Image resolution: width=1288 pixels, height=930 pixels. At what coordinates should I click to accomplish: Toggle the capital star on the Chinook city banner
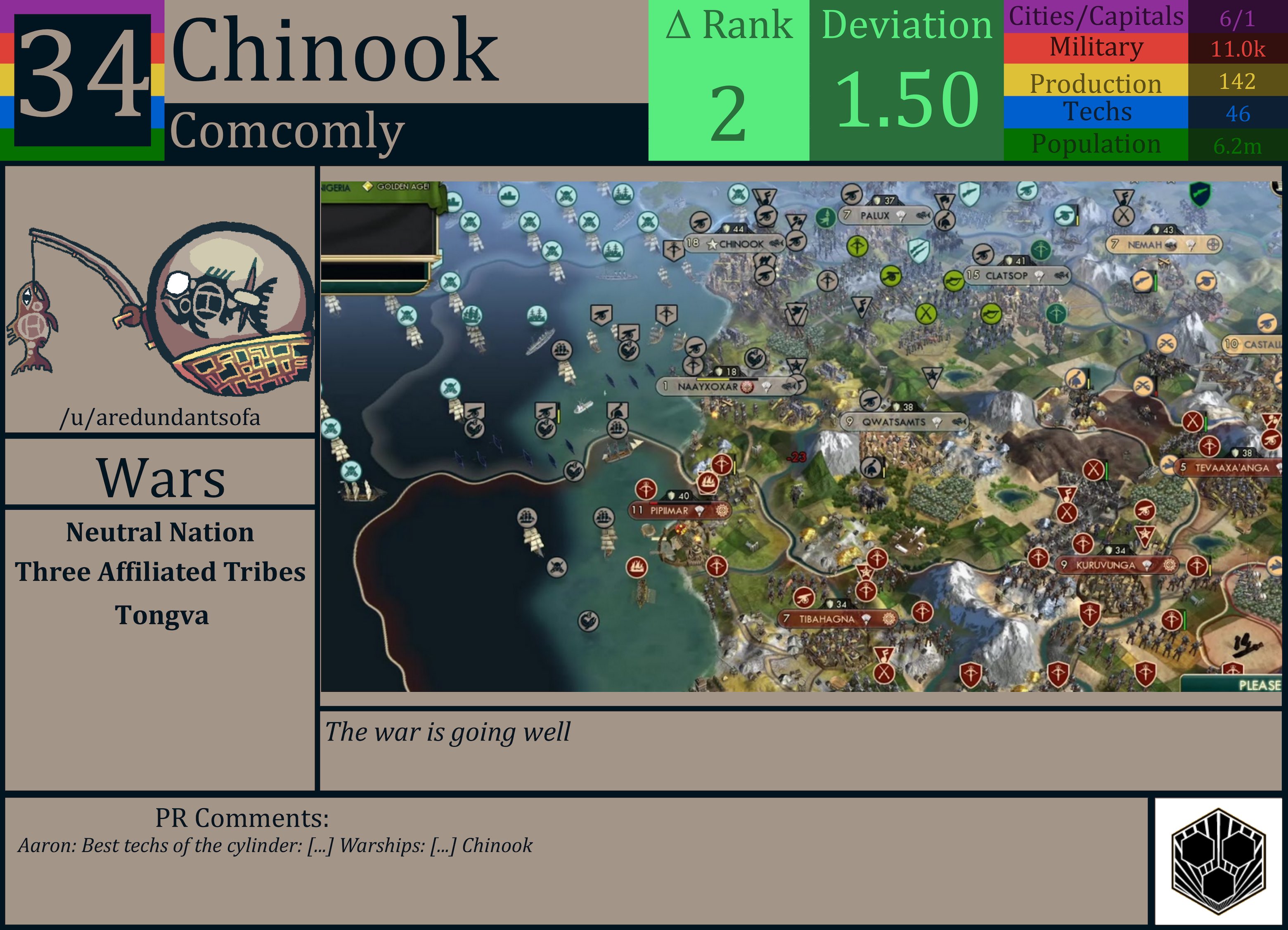coord(713,244)
